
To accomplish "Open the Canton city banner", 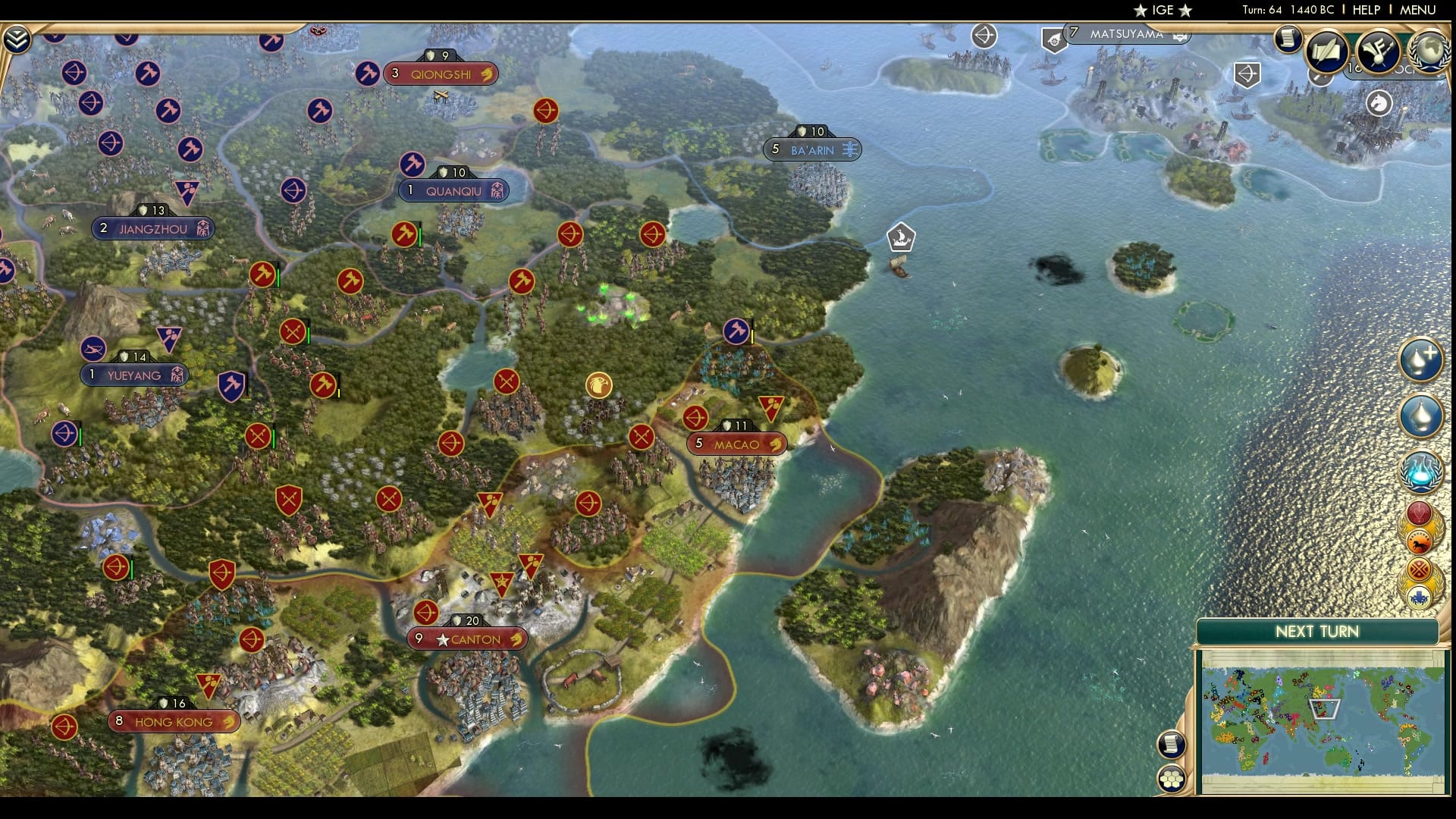I will (x=467, y=639).
